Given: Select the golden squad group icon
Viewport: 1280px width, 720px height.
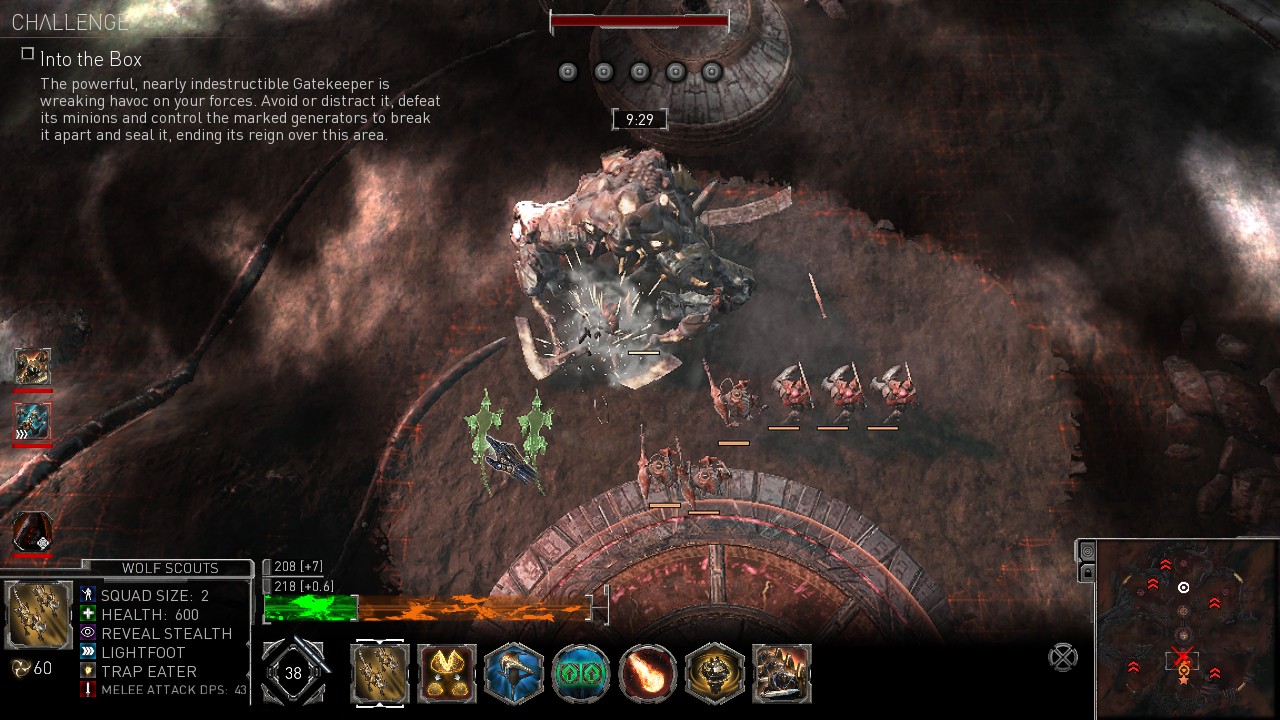Looking at the screenshot, I should pos(32,367).
